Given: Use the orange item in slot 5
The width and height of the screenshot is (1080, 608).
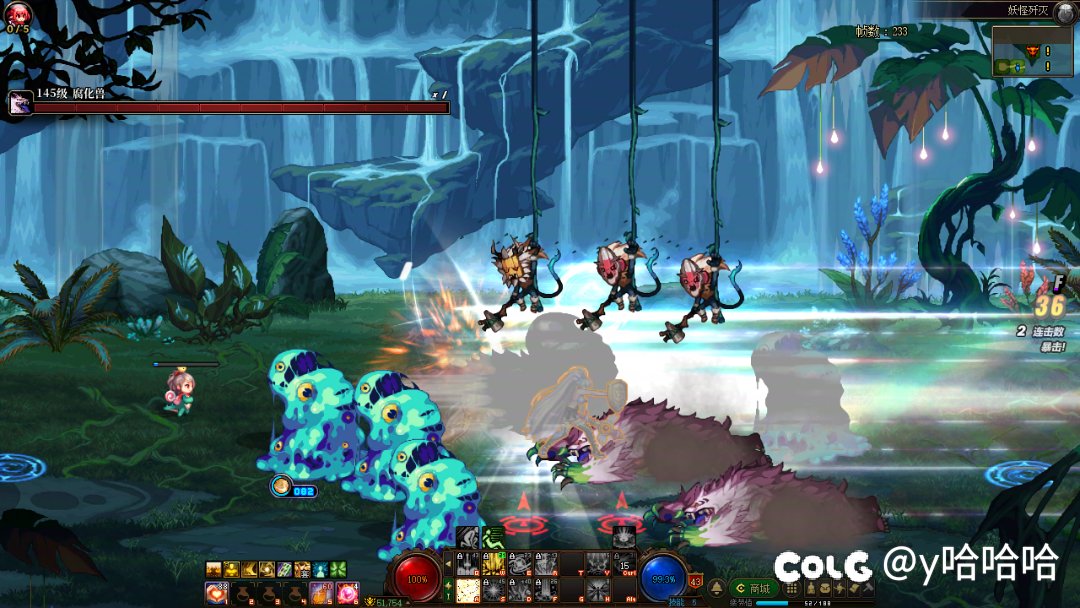Looking at the screenshot, I should 321,593.
